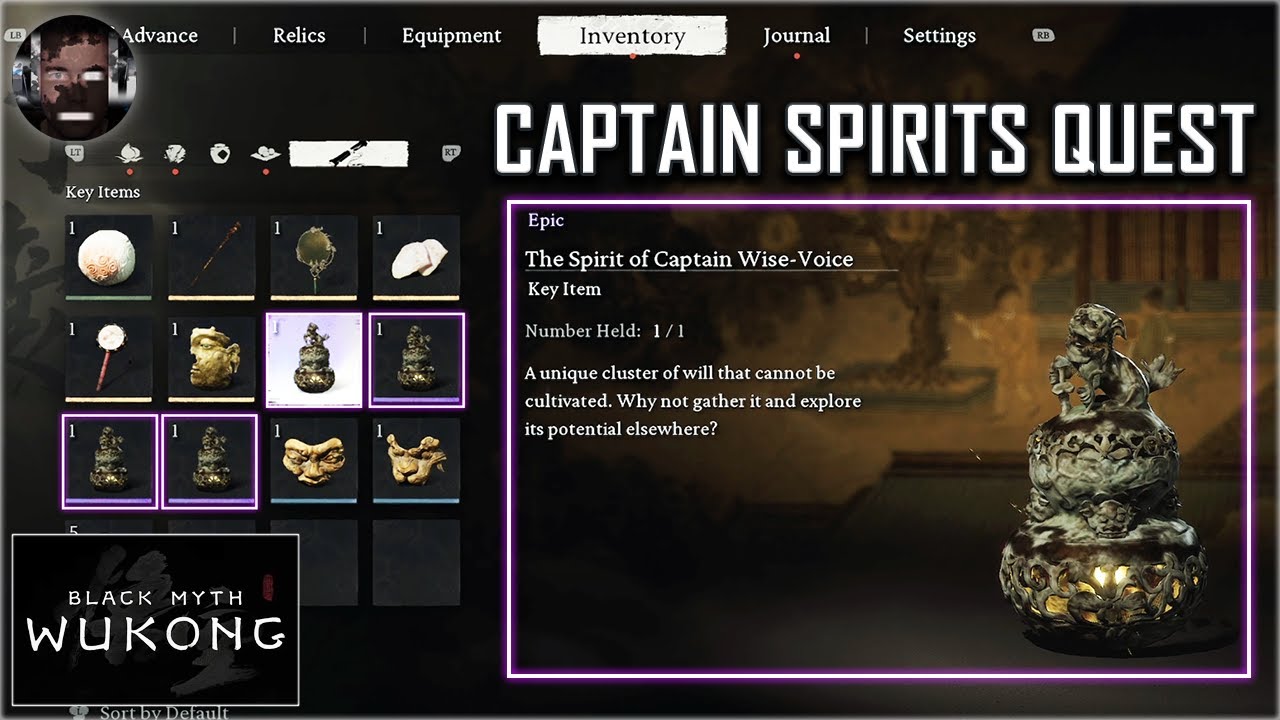Click the RB shoulder button icon

tap(1044, 33)
